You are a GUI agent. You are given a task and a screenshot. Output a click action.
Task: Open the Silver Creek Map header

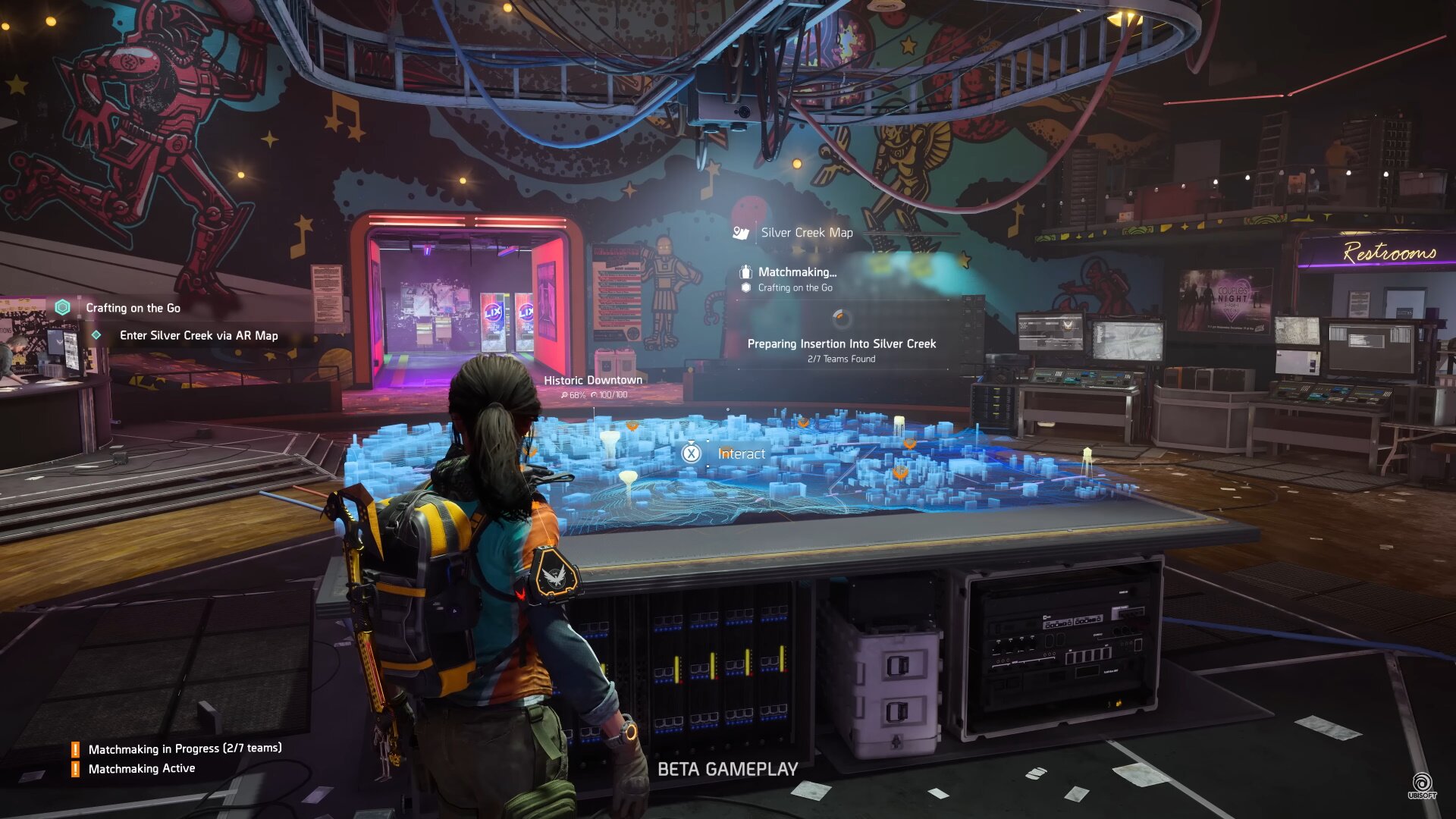click(806, 233)
